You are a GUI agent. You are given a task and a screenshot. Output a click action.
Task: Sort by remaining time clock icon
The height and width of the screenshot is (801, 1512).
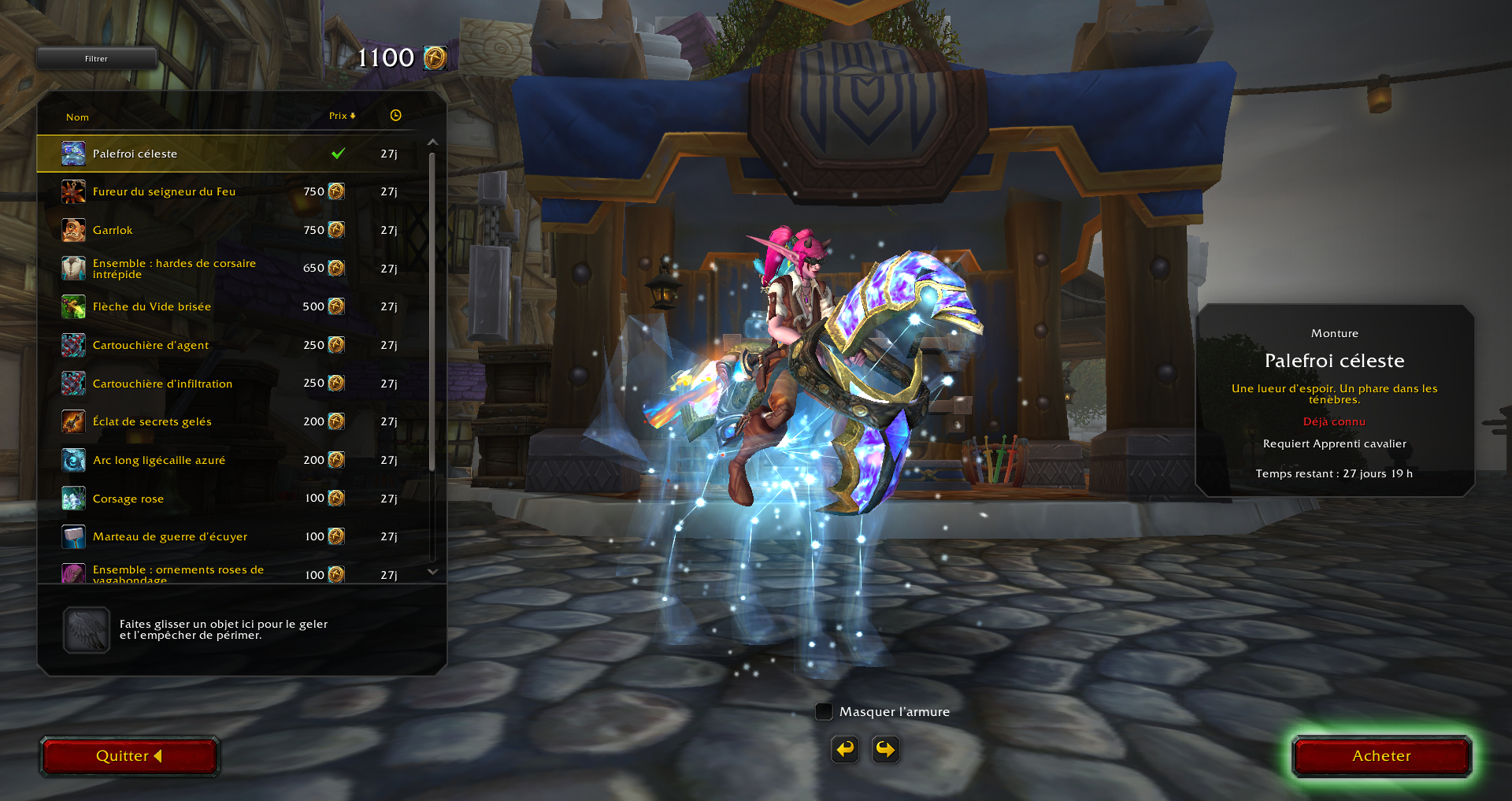click(395, 116)
